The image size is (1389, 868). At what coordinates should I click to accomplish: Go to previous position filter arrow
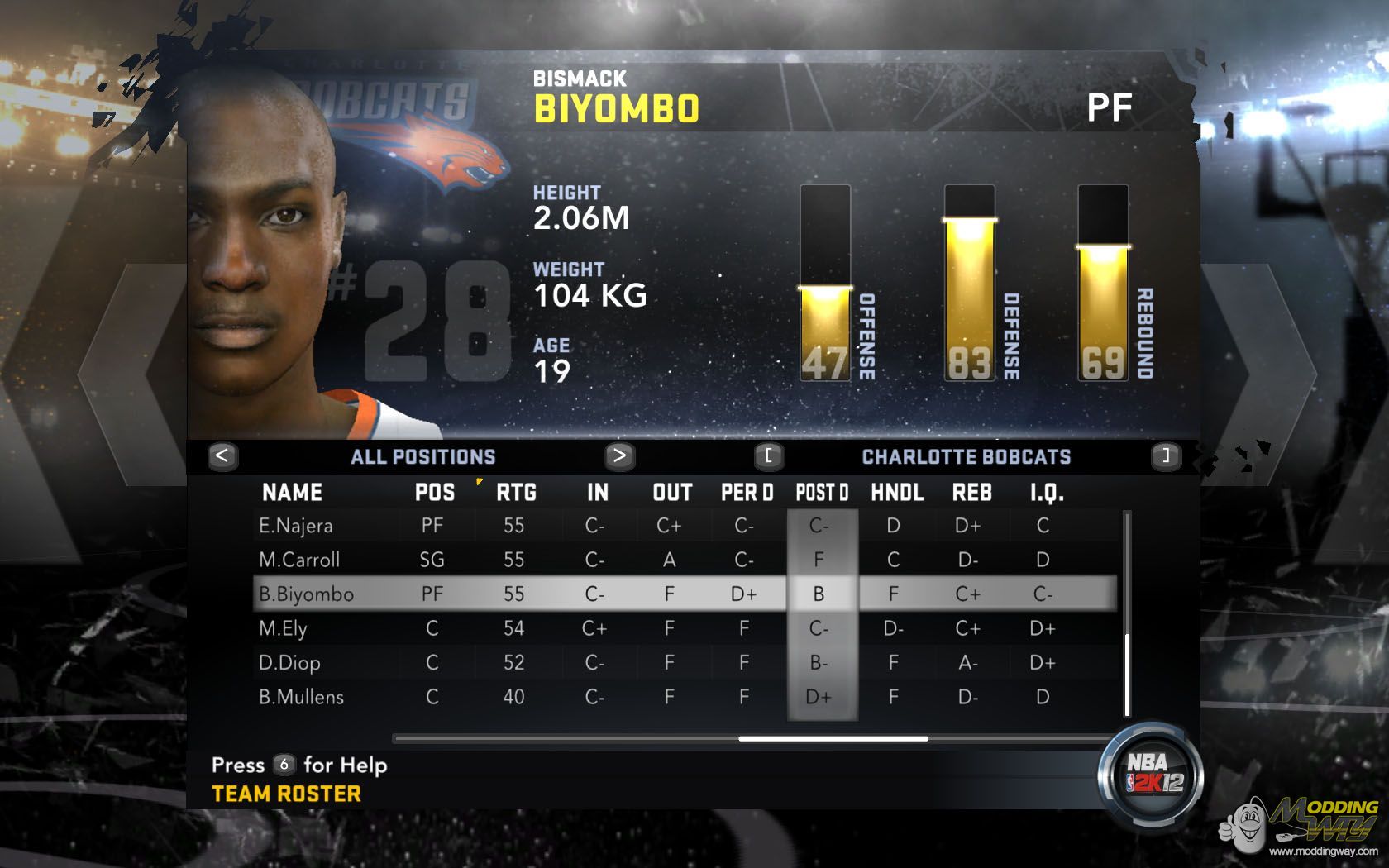click(222, 455)
